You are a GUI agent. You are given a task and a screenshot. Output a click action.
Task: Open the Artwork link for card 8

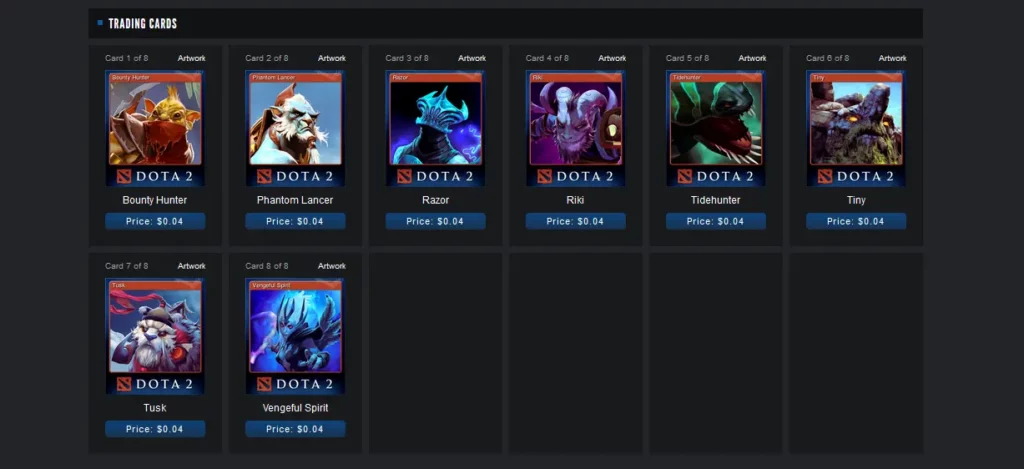pyautogui.click(x=331, y=266)
